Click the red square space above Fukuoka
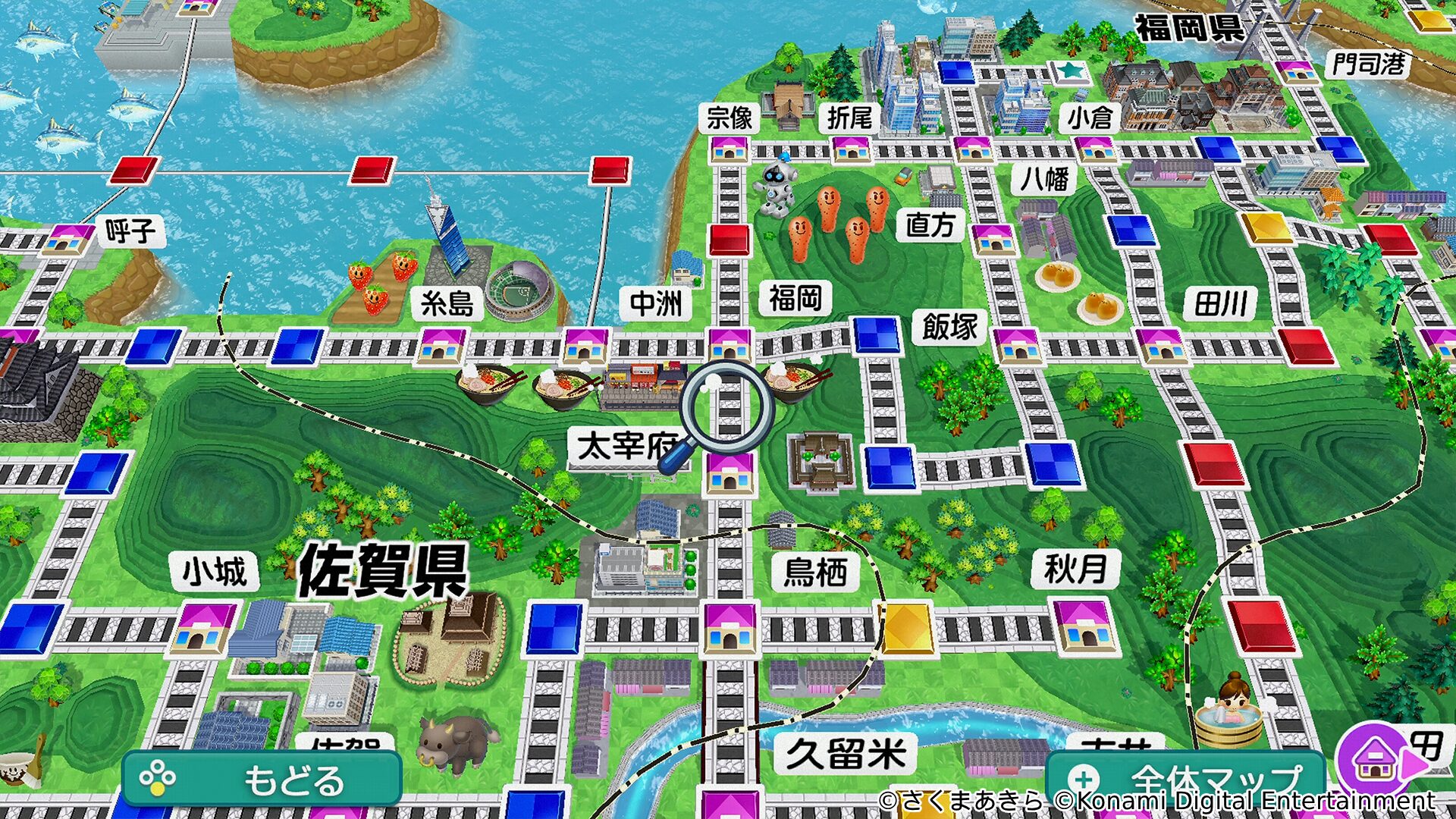This screenshot has height=819, width=1456. click(x=730, y=239)
